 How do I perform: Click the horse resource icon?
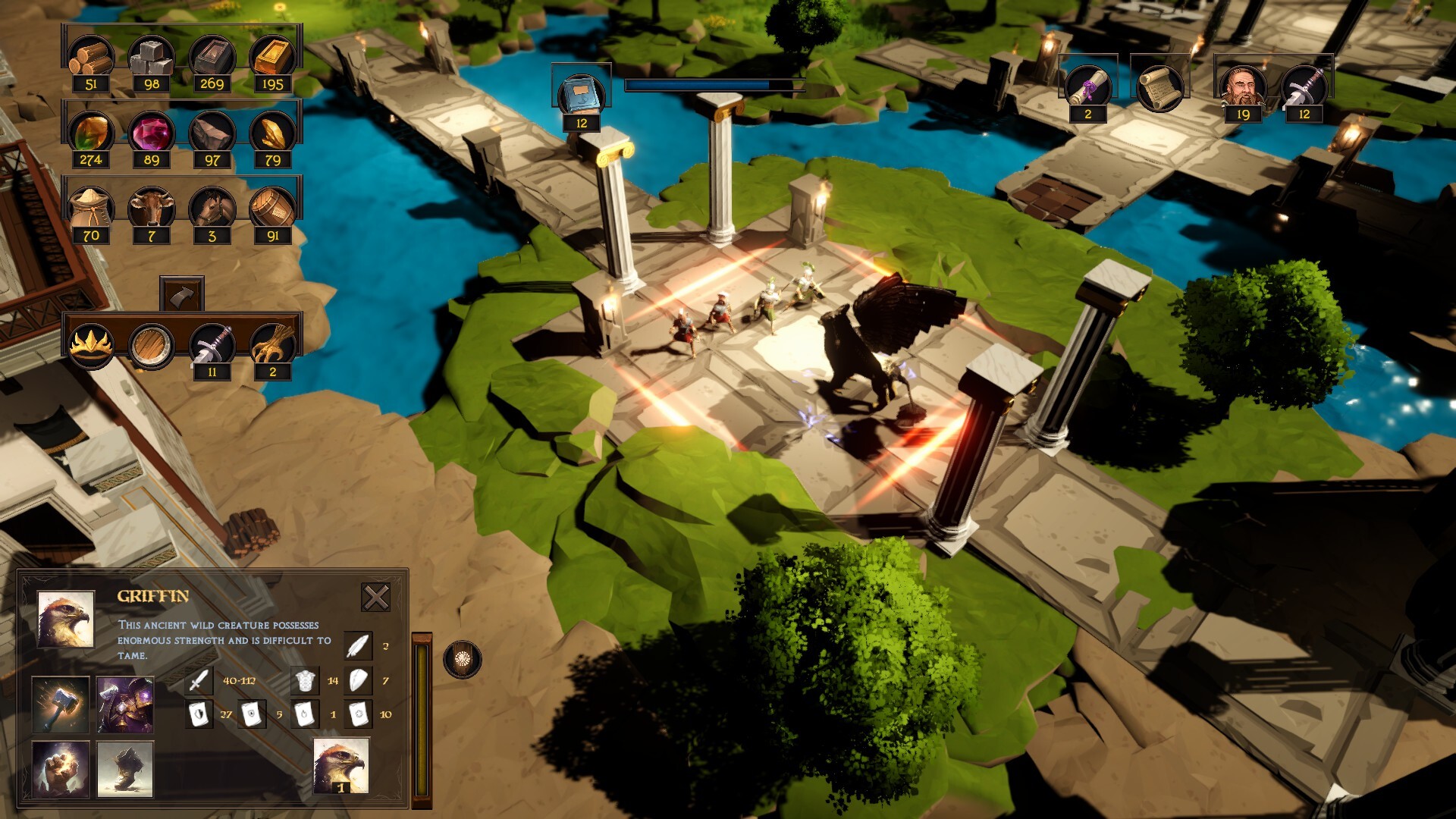pos(212,209)
